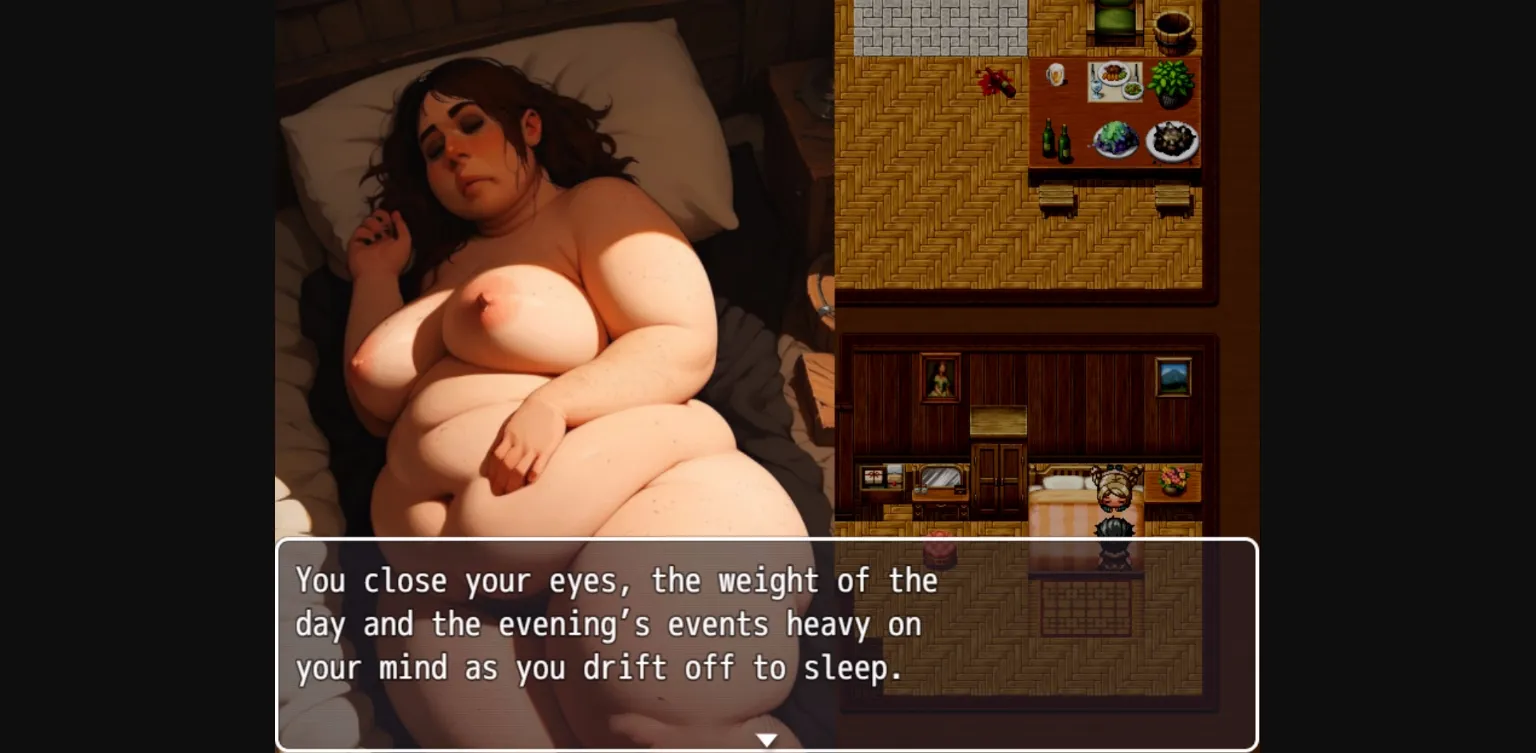The image size is (1536, 753).
Task: Select the red stool in the bedroom
Action: tap(938, 549)
